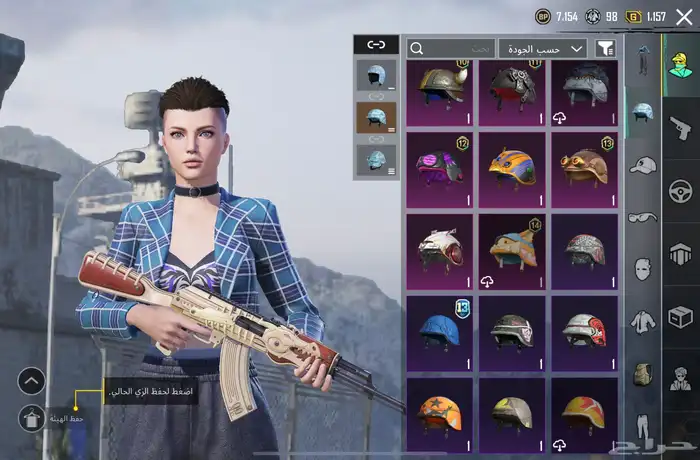Image resolution: width=700 pixels, height=460 pixels.
Task: Open the glasses category
Action: pos(642,217)
